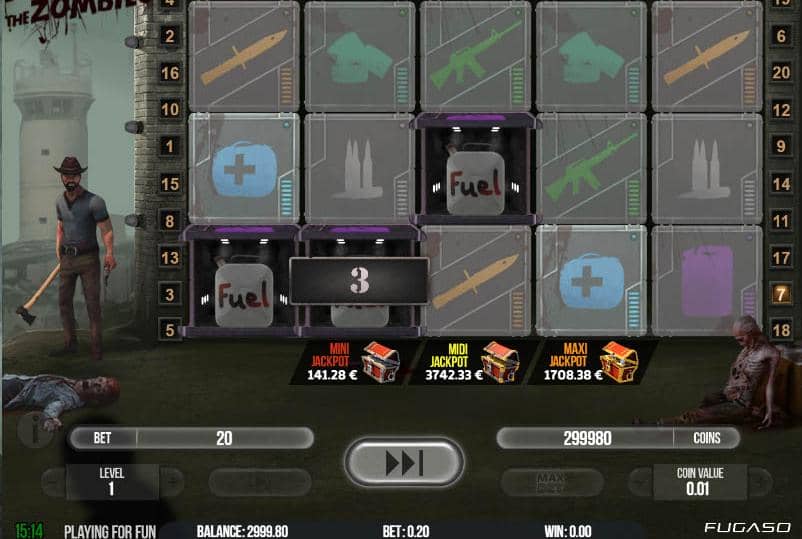Increase the bet Level
This screenshot has width=802, height=539.
[171, 481]
